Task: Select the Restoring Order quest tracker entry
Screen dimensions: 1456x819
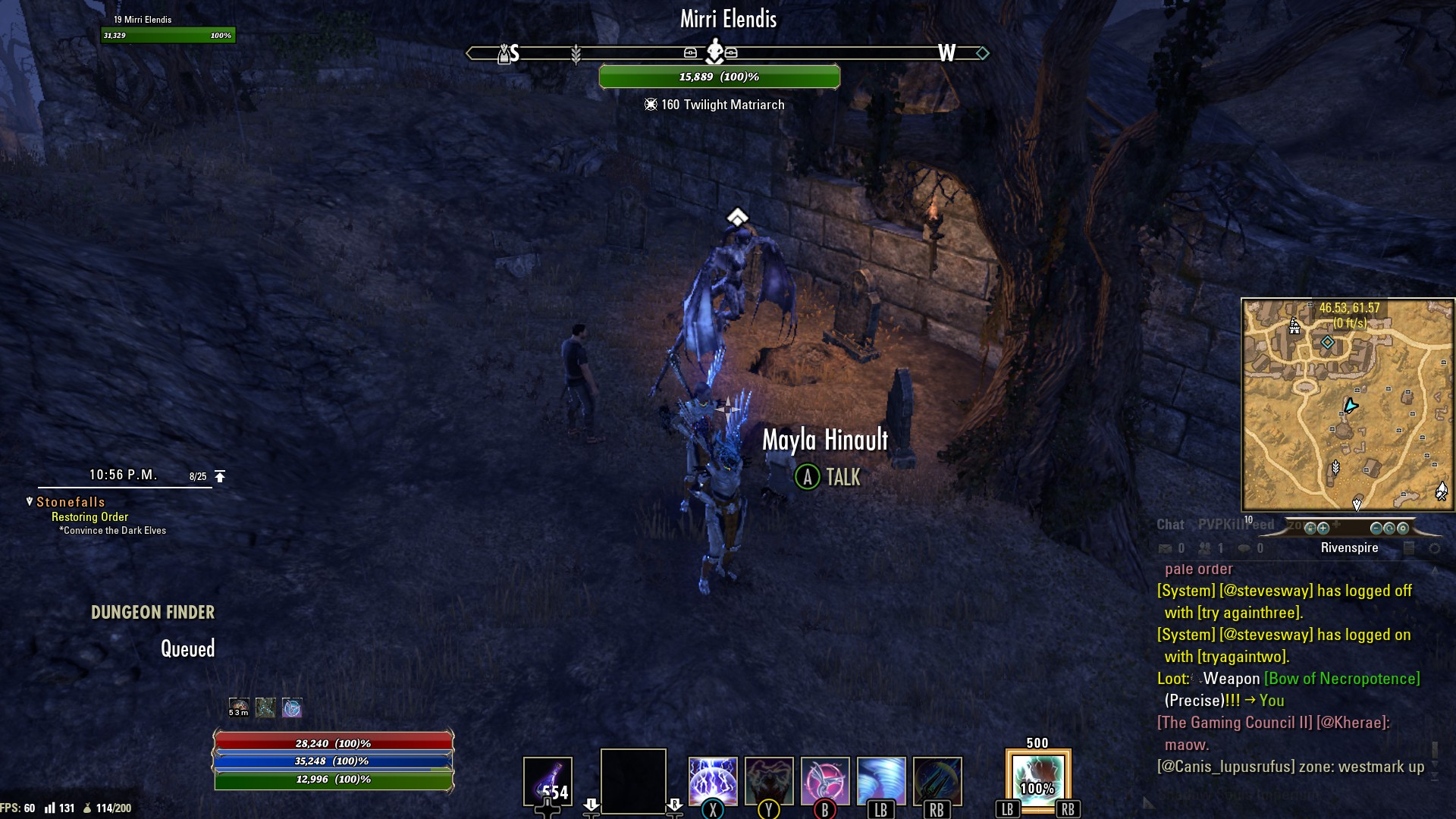Action: click(89, 517)
